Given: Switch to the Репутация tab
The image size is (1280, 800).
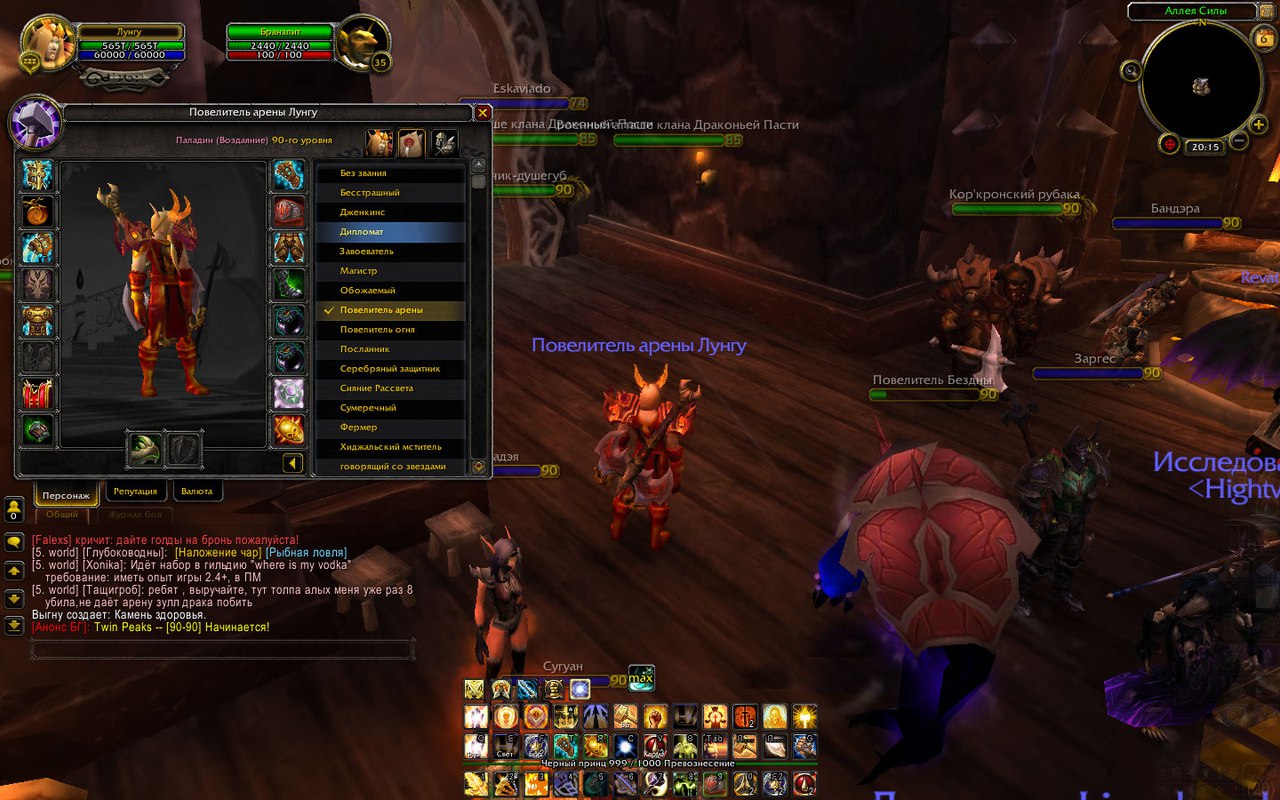Looking at the screenshot, I should pyautogui.click(x=135, y=492).
